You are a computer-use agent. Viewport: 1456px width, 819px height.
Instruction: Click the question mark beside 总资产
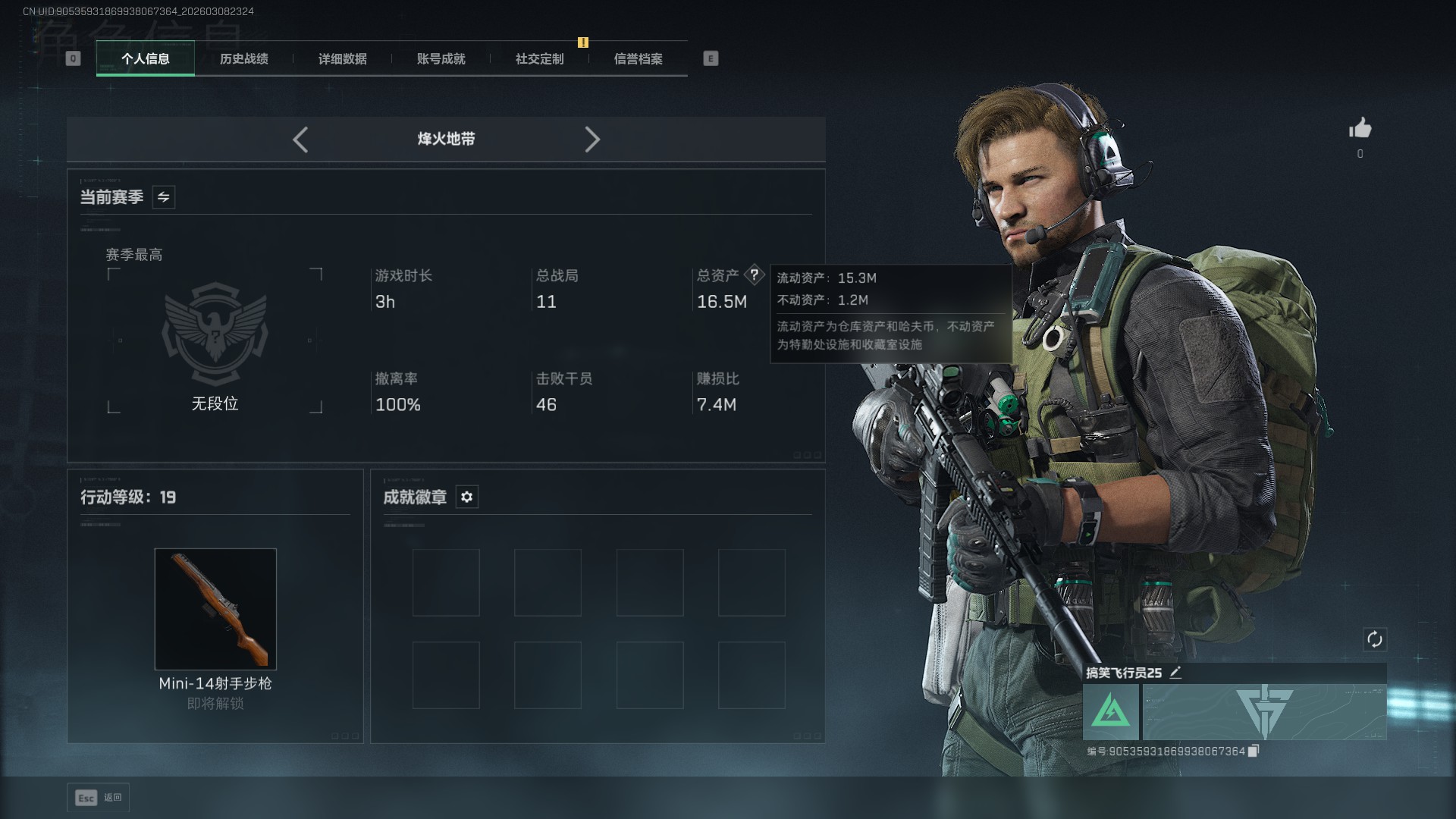[754, 275]
